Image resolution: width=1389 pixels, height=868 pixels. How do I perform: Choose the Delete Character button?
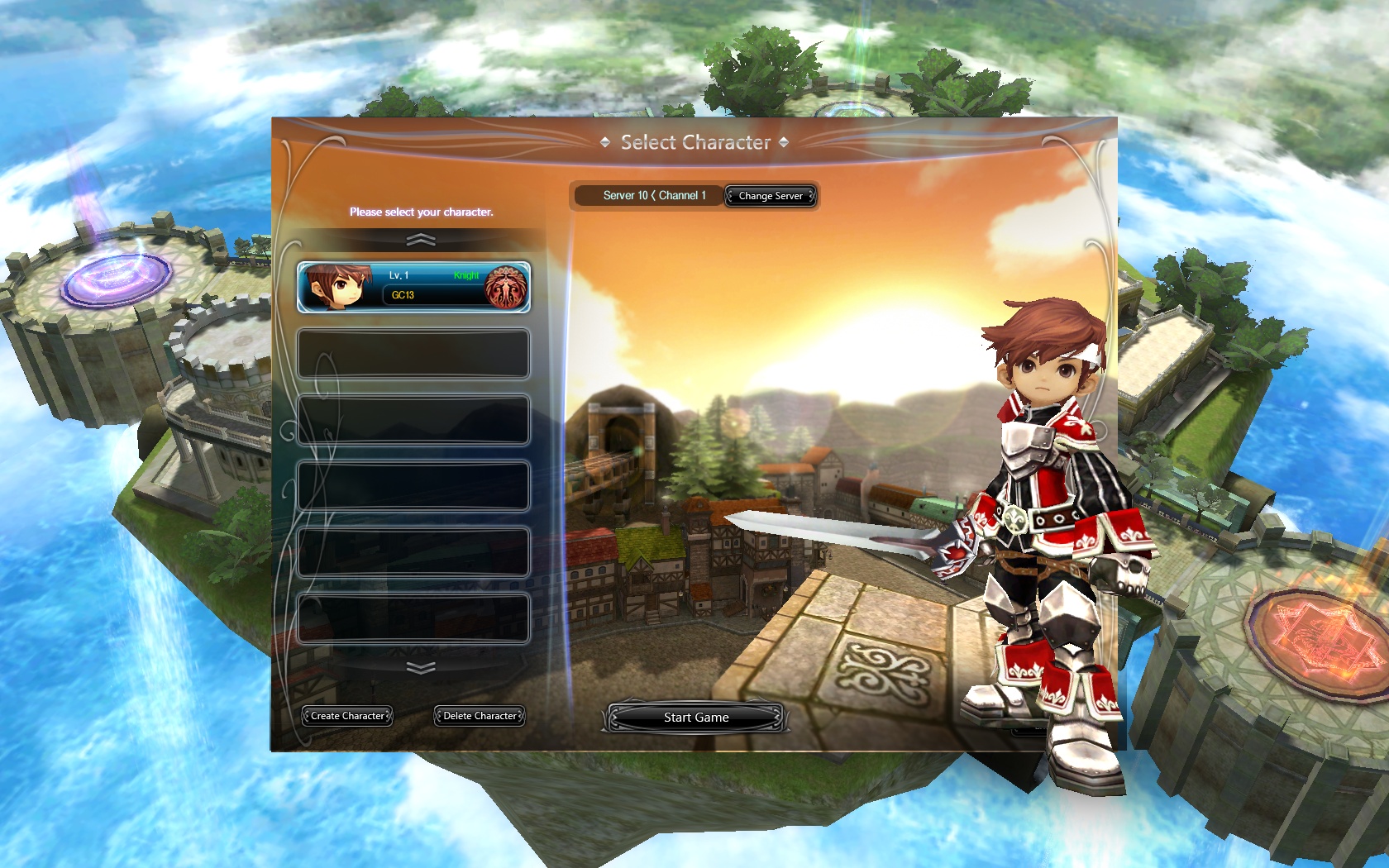(x=480, y=716)
